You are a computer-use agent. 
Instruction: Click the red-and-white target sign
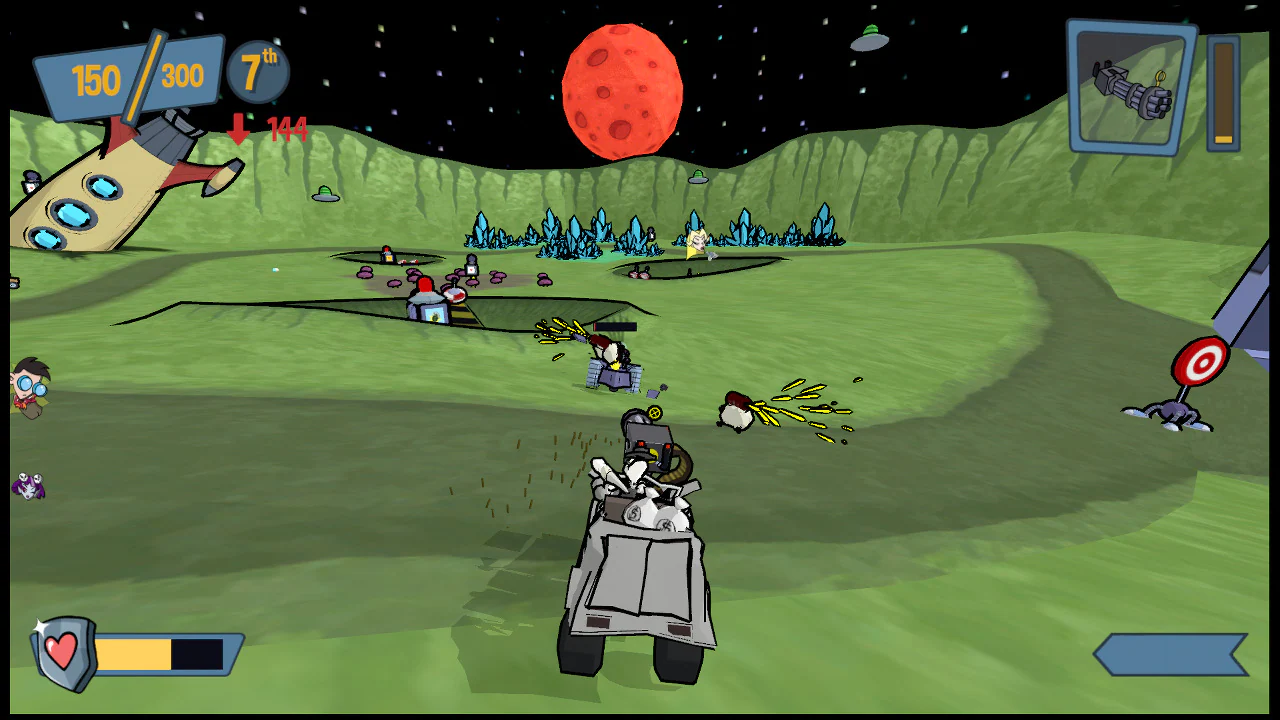pos(1199,360)
